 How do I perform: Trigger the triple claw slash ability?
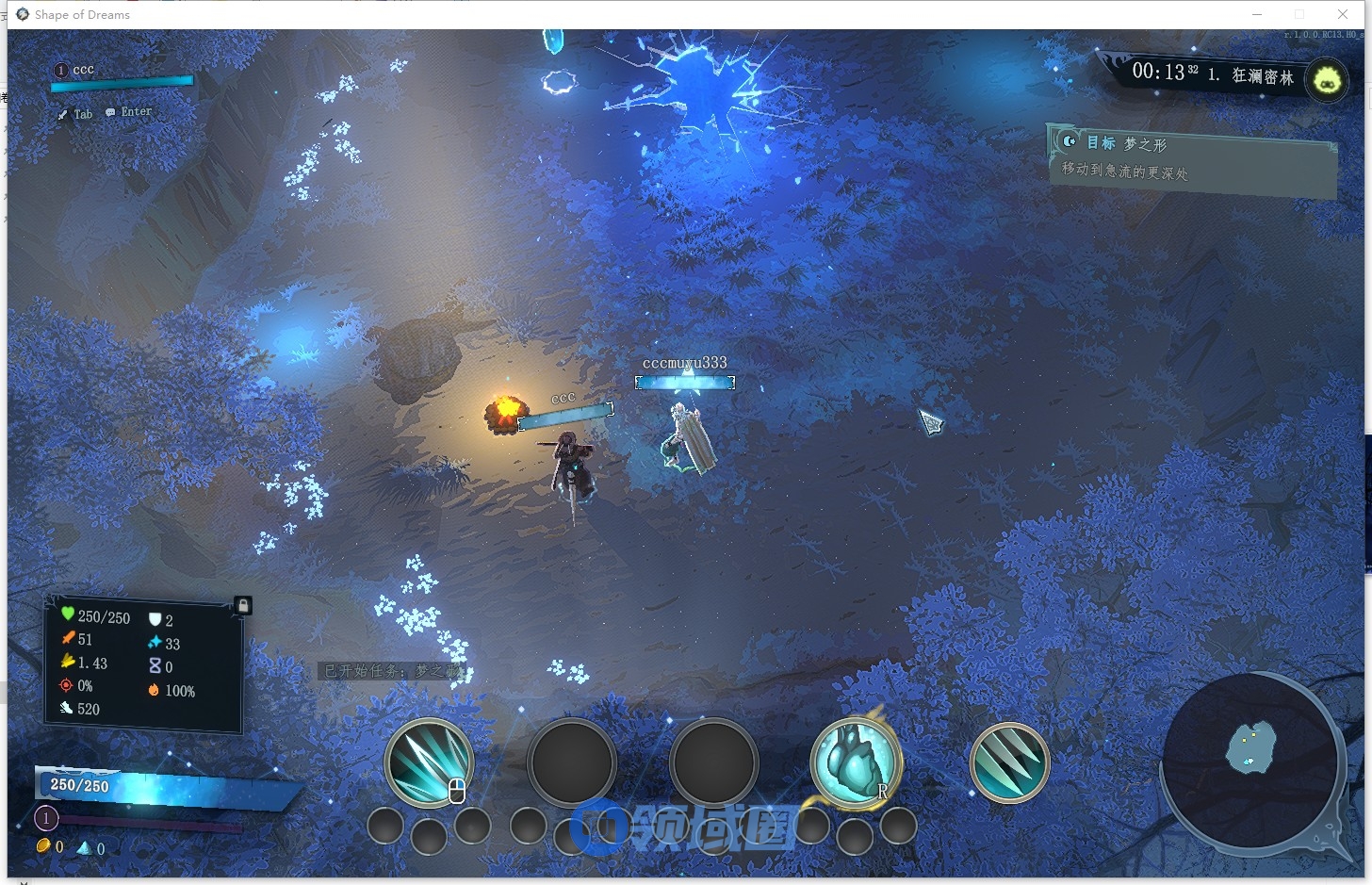tap(1009, 762)
